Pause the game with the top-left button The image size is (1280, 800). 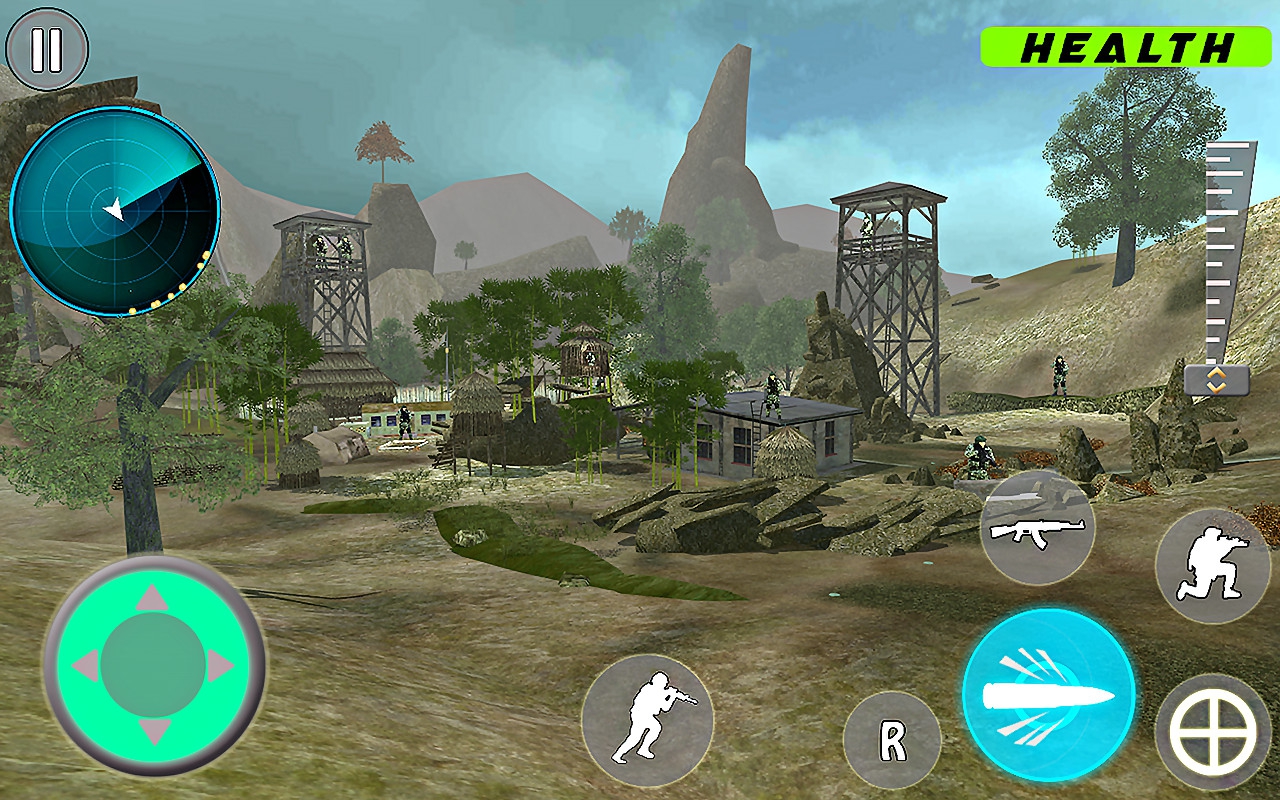[x=47, y=49]
